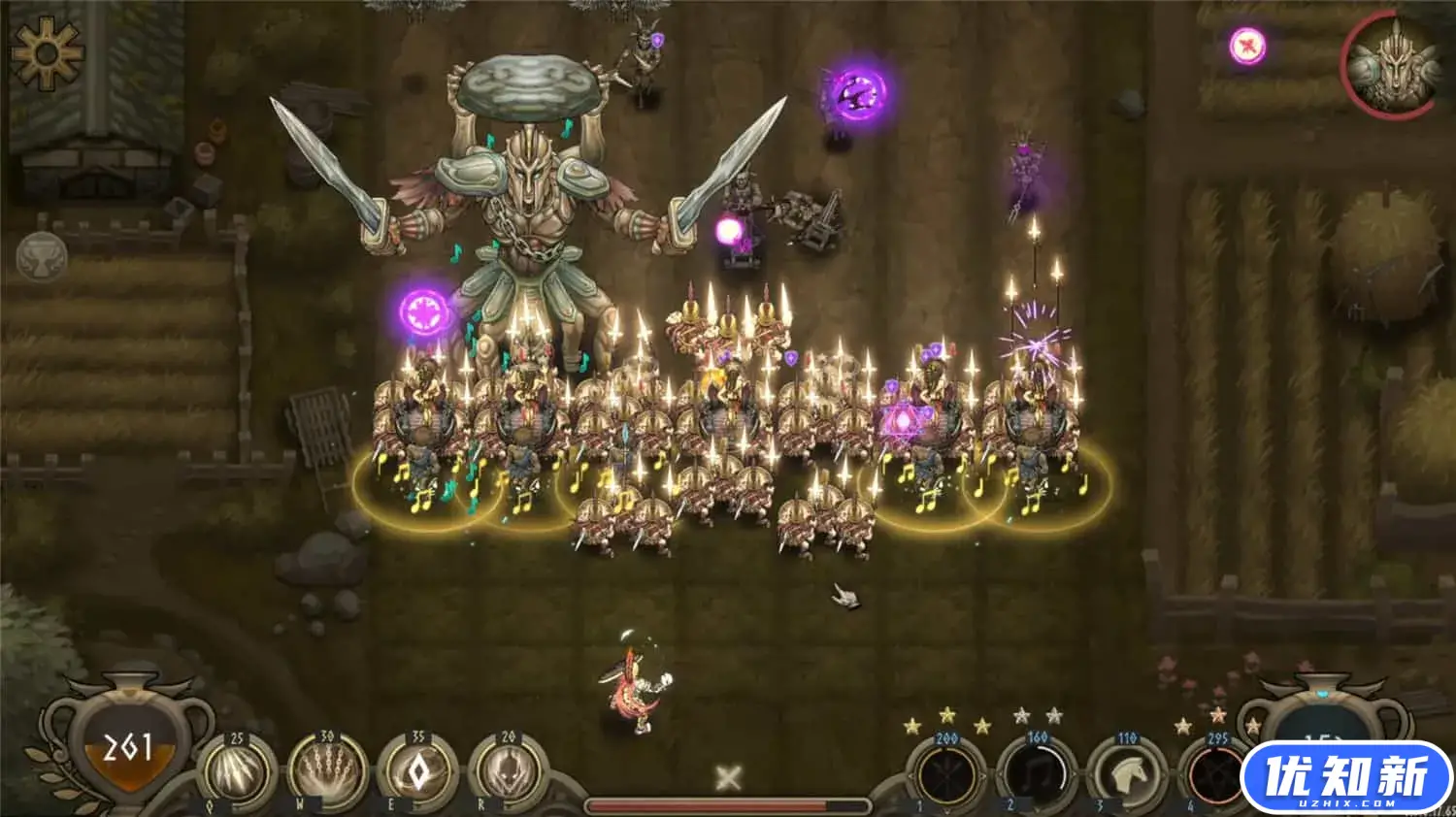Click the crossed swords icon at bottom center
1456x817 pixels.
728,777
